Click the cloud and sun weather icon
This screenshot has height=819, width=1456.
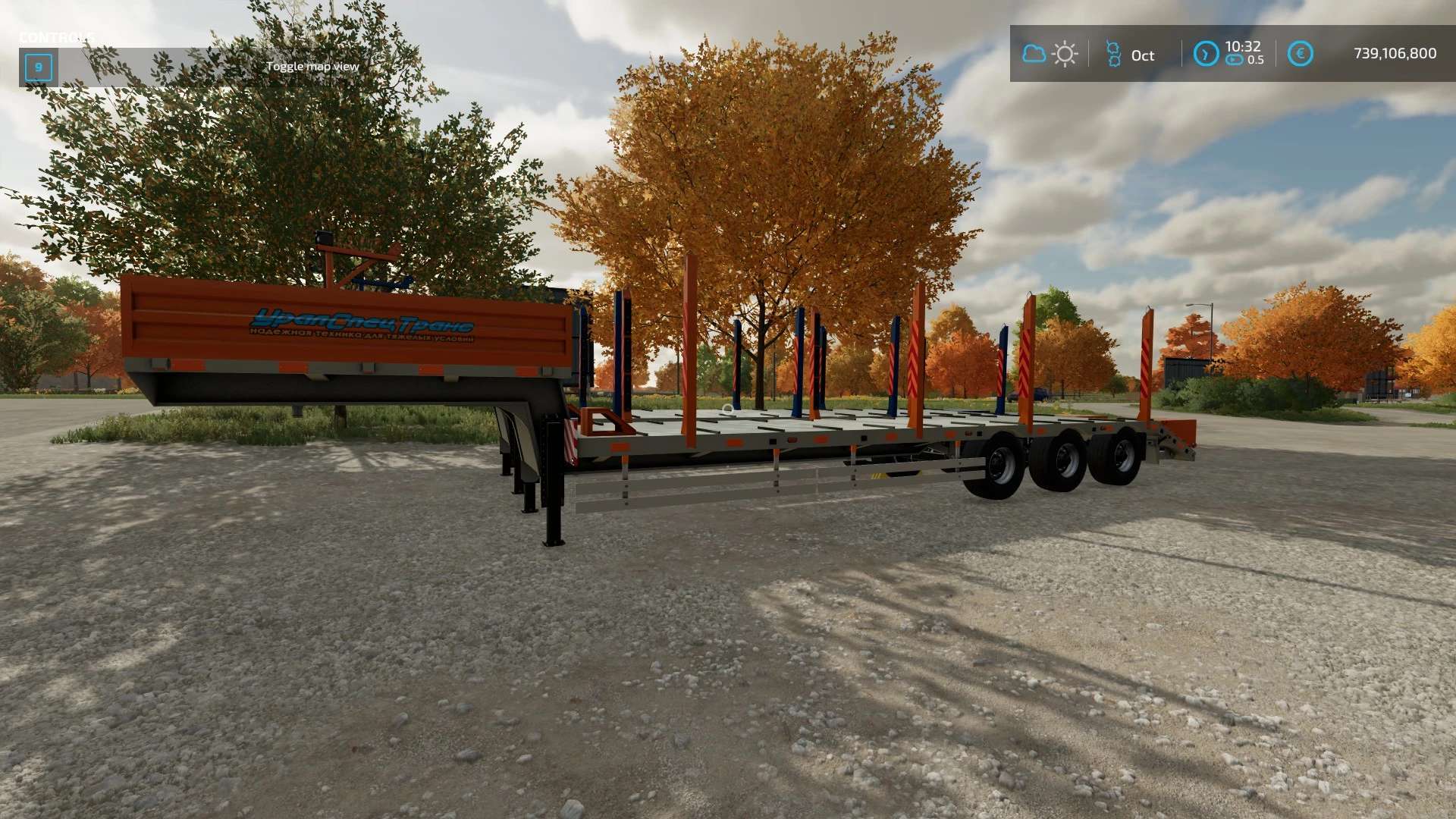point(1050,54)
